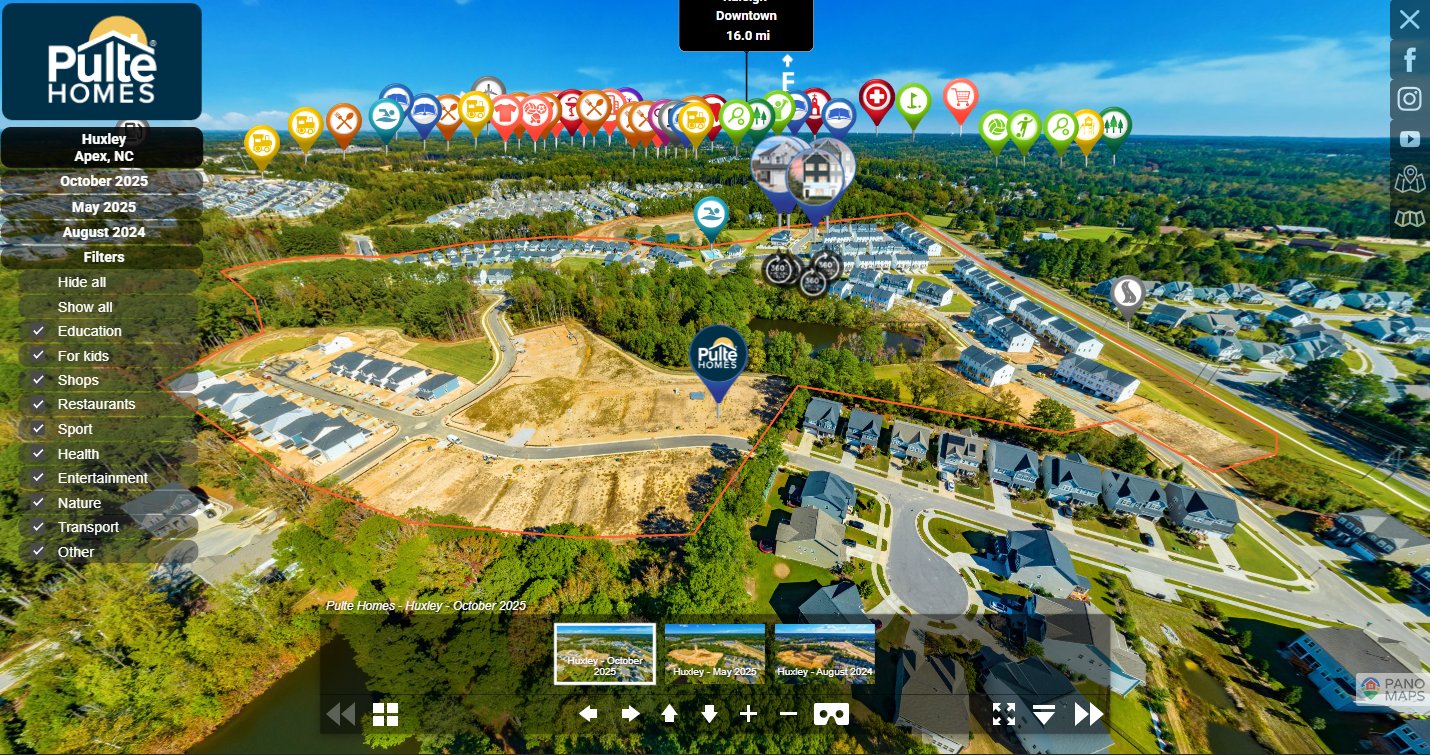Image resolution: width=1430 pixels, height=755 pixels.
Task: Open the August 2024 panorama entry
Action: tap(103, 232)
